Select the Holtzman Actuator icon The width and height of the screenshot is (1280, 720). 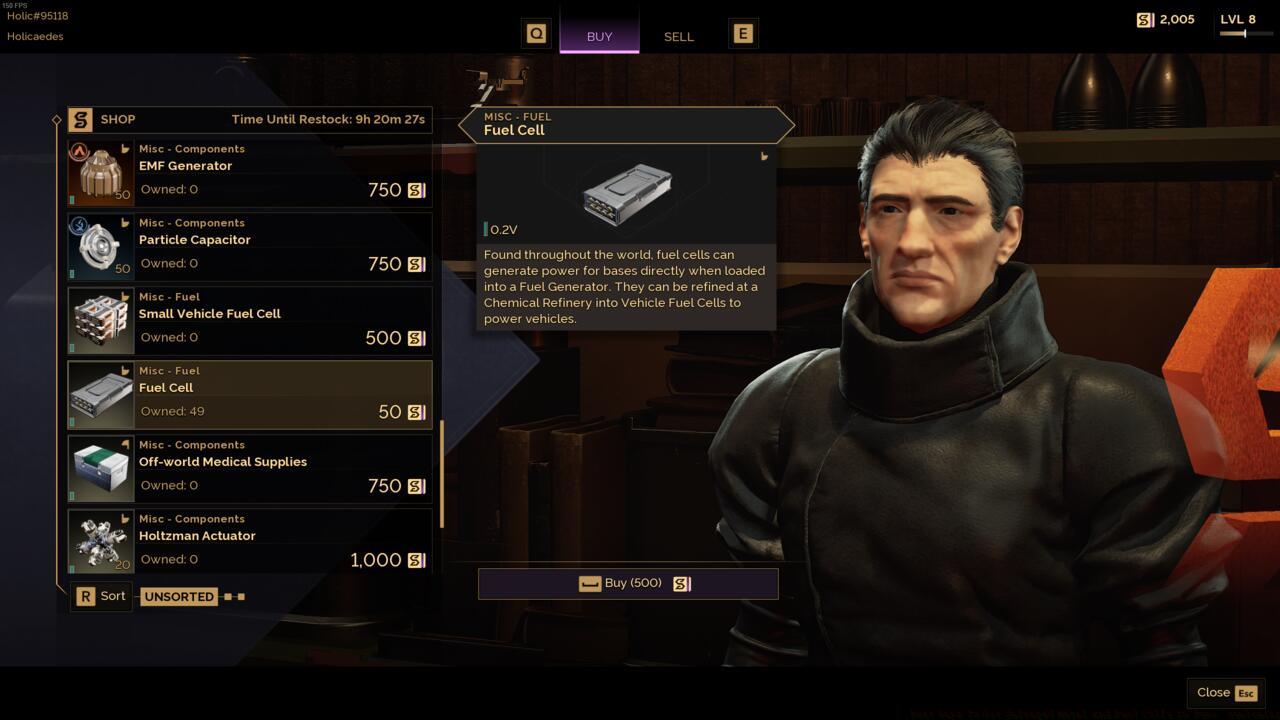100,541
